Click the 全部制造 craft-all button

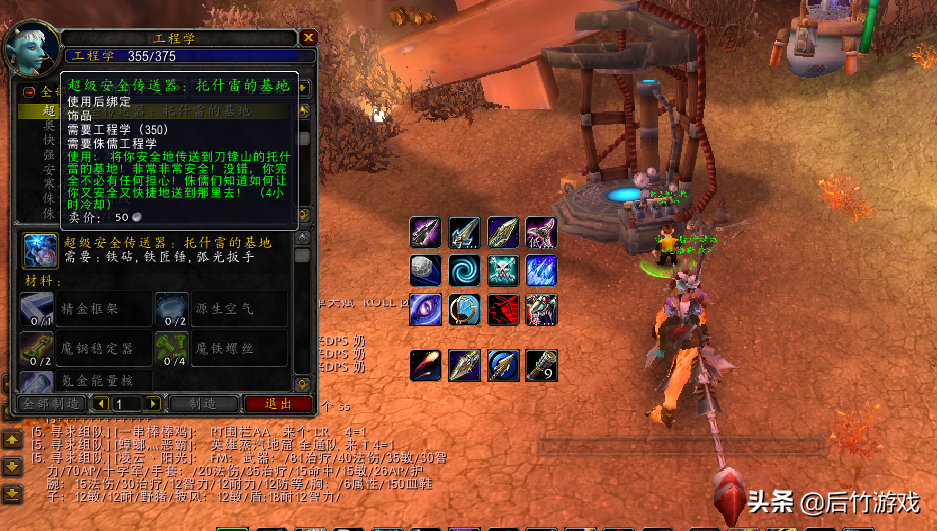pos(51,404)
